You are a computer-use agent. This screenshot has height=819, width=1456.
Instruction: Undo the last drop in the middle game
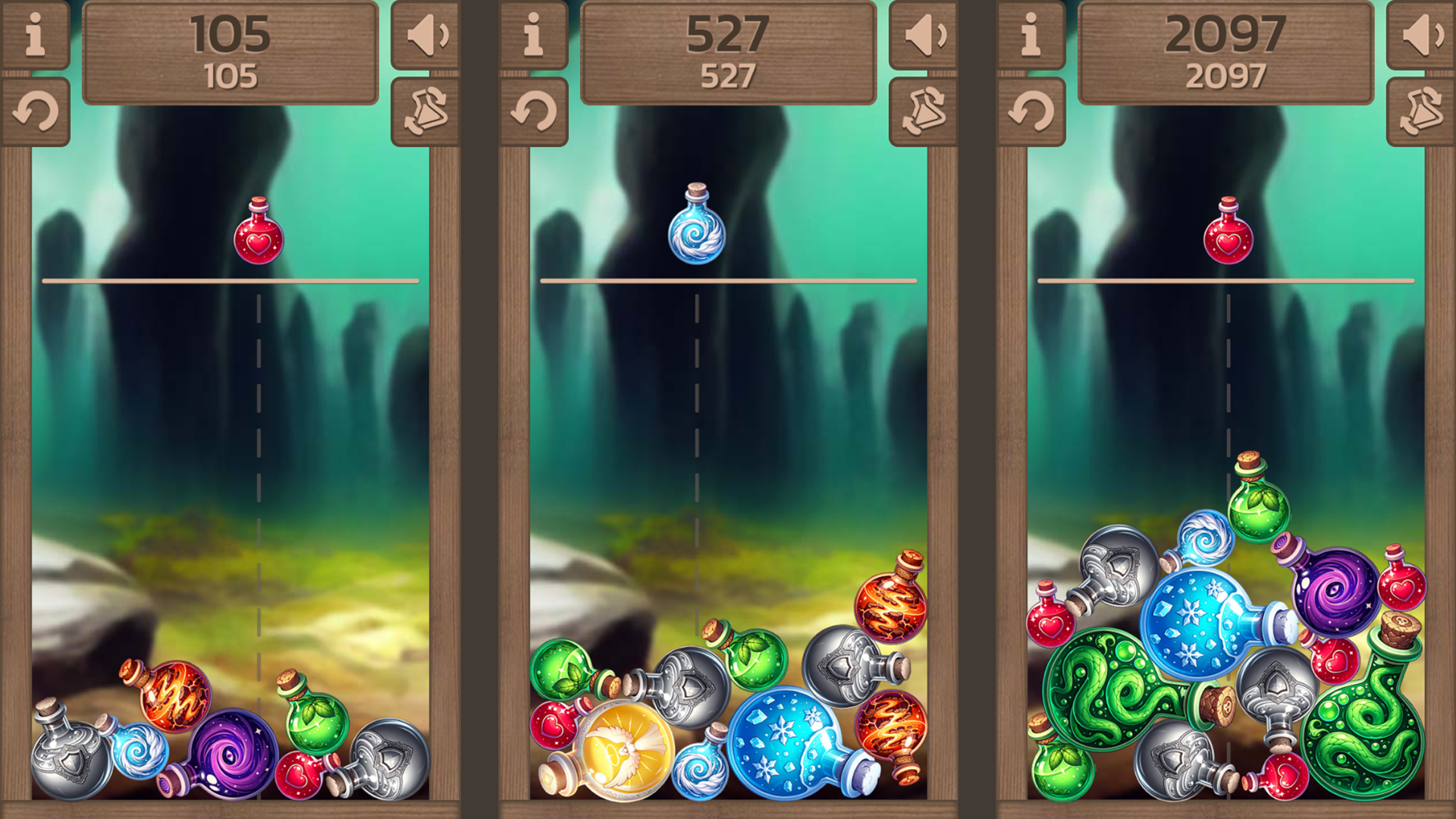point(535,110)
